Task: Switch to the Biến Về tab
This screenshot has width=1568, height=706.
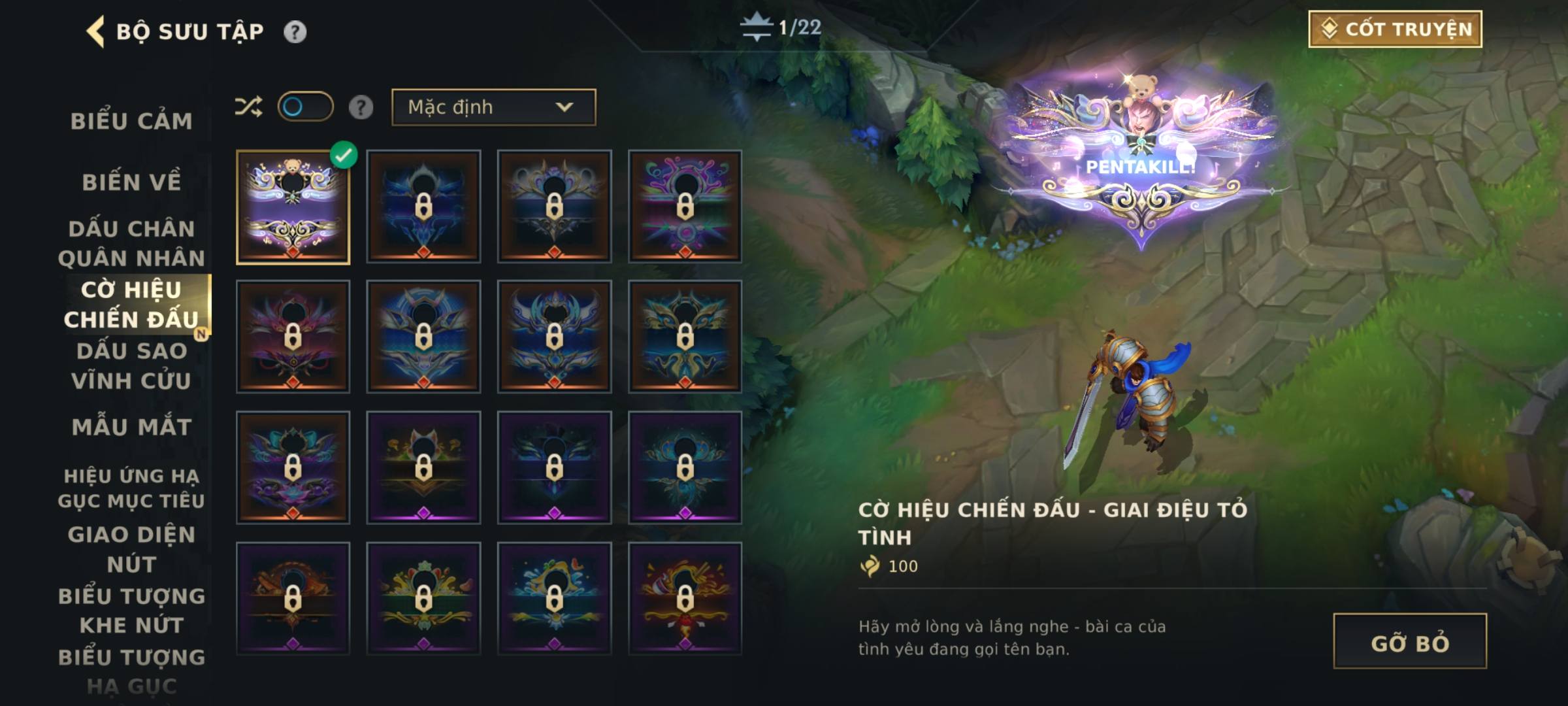Action: pyautogui.click(x=131, y=182)
